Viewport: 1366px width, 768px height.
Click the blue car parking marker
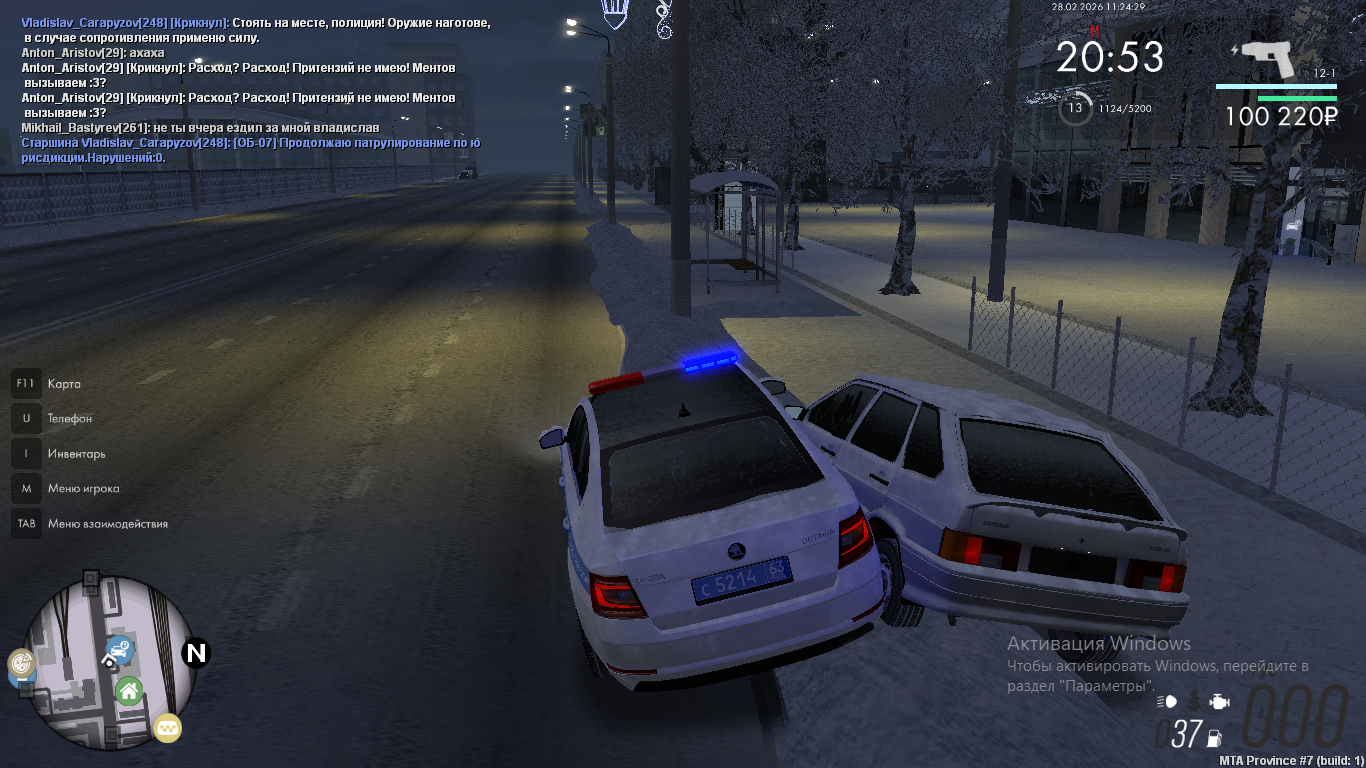[120, 651]
